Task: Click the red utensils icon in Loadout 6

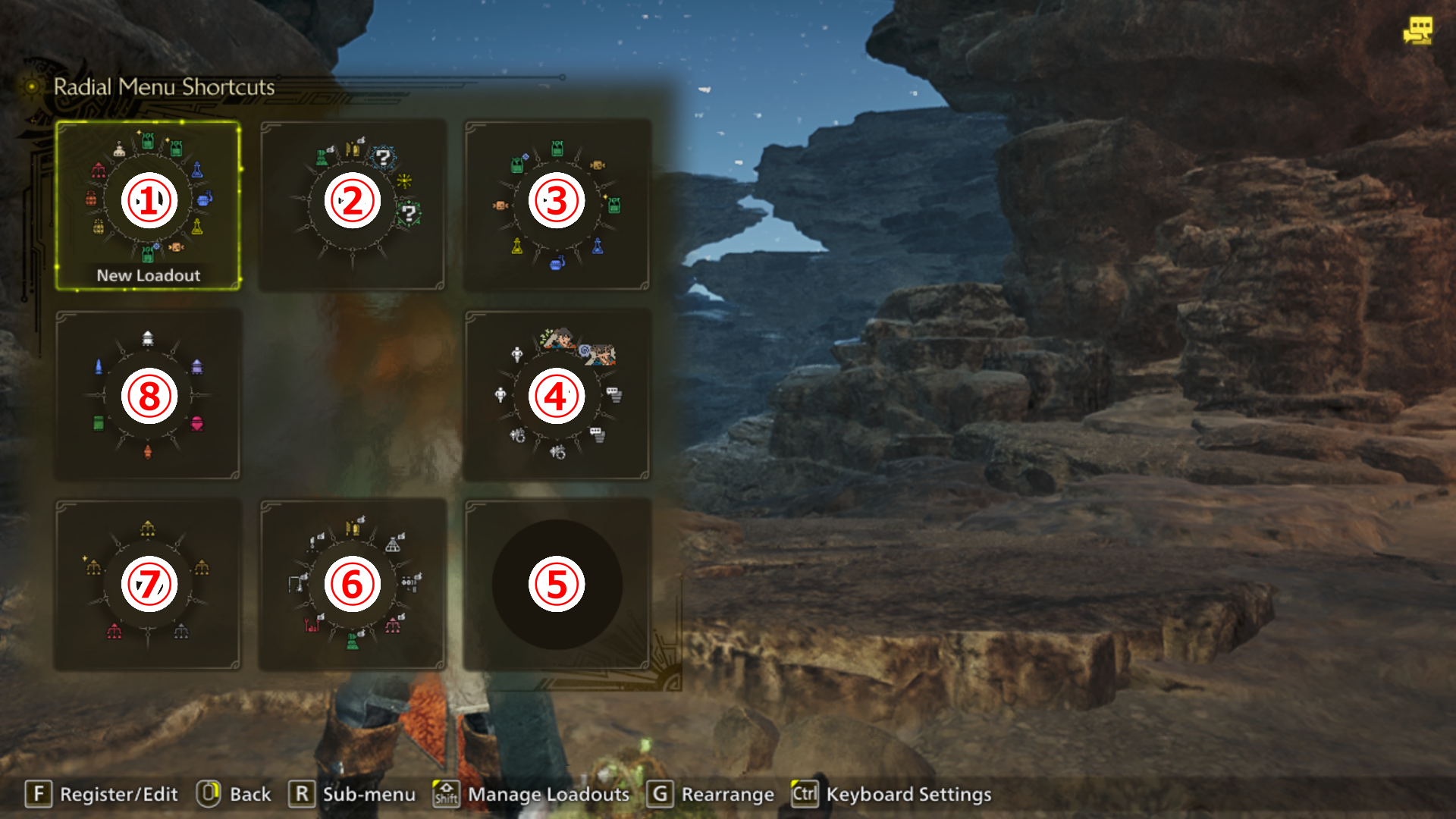Action: [x=312, y=624]
